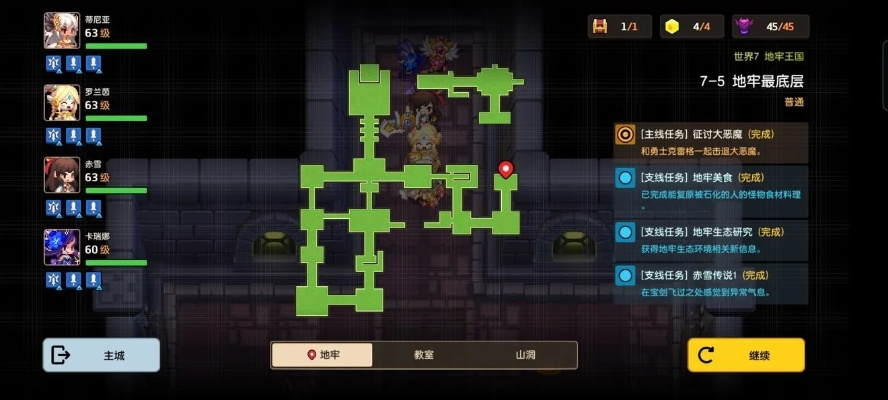Select 蒂尼亚 character portrait
The height and width of the screenshot is (400, 888).
tap(62, 30)
